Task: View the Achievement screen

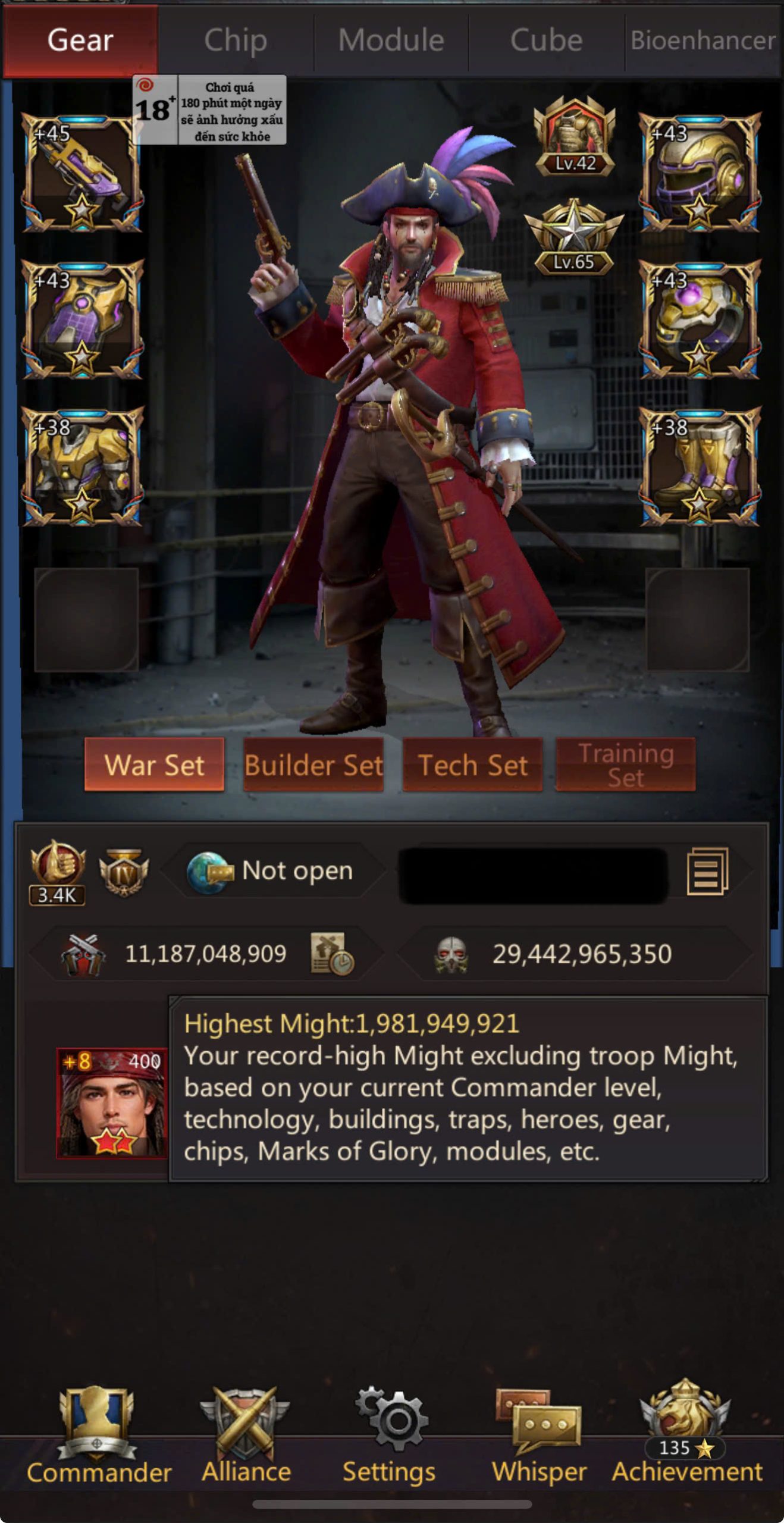Action: [x=686, y=1435]
